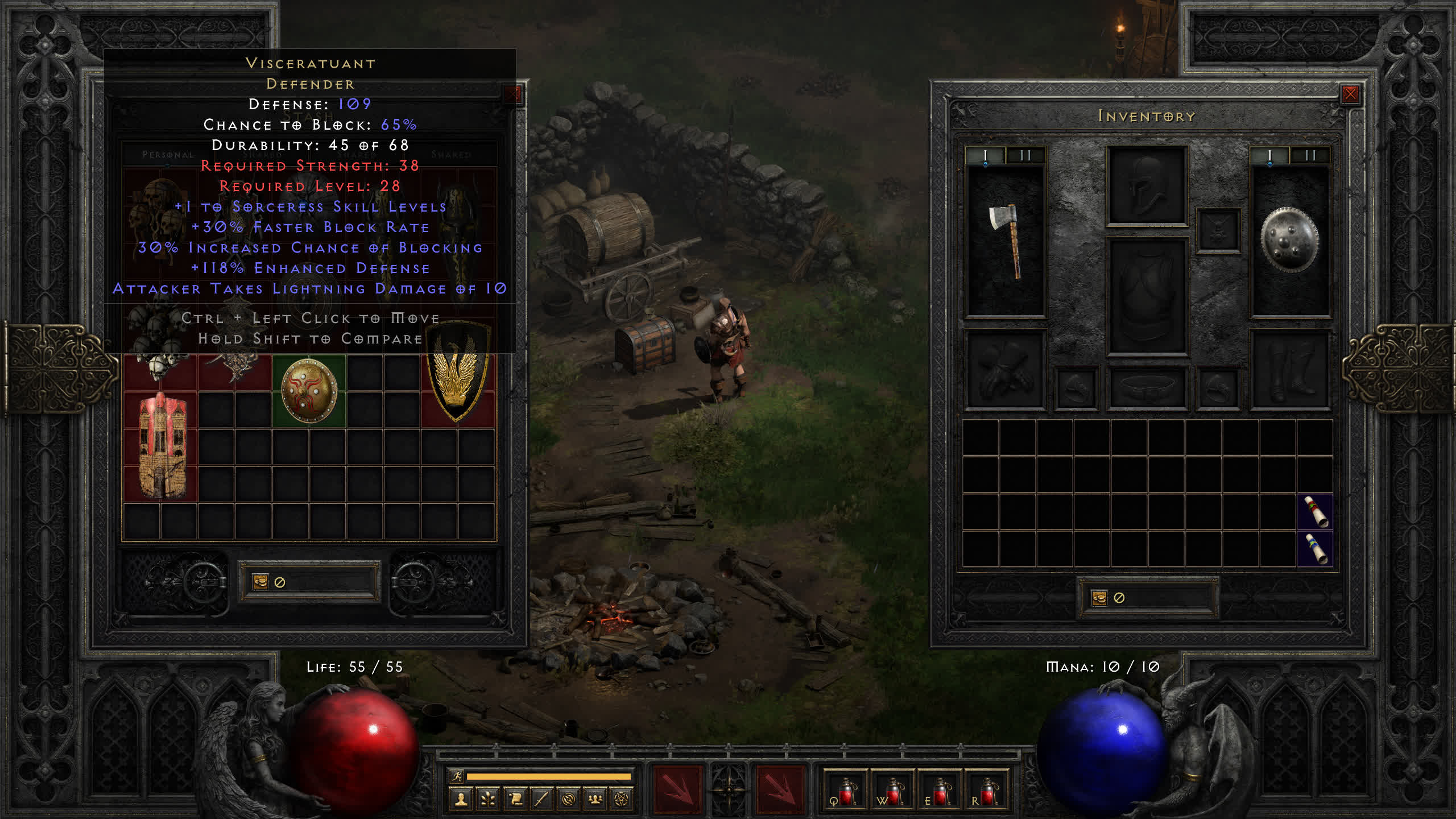Use the healing potion in belt slot Q
This screenshot has height=819, width=1456.
pyautogui.click(x=845, y=791)
